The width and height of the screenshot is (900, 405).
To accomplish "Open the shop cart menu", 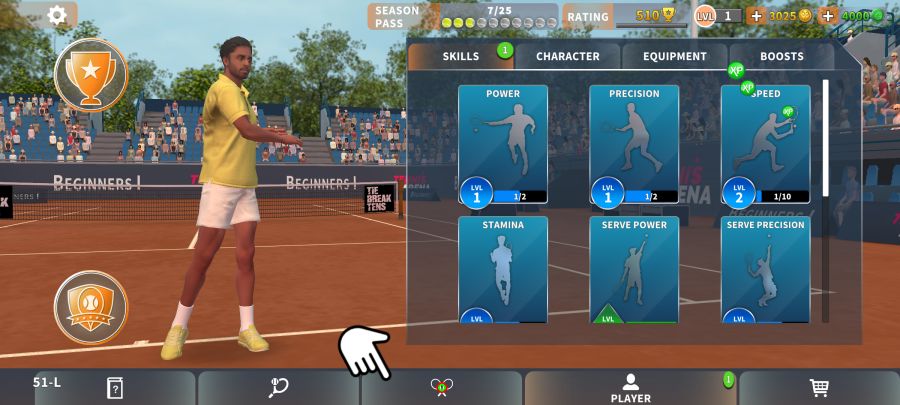I will [819, 388].
